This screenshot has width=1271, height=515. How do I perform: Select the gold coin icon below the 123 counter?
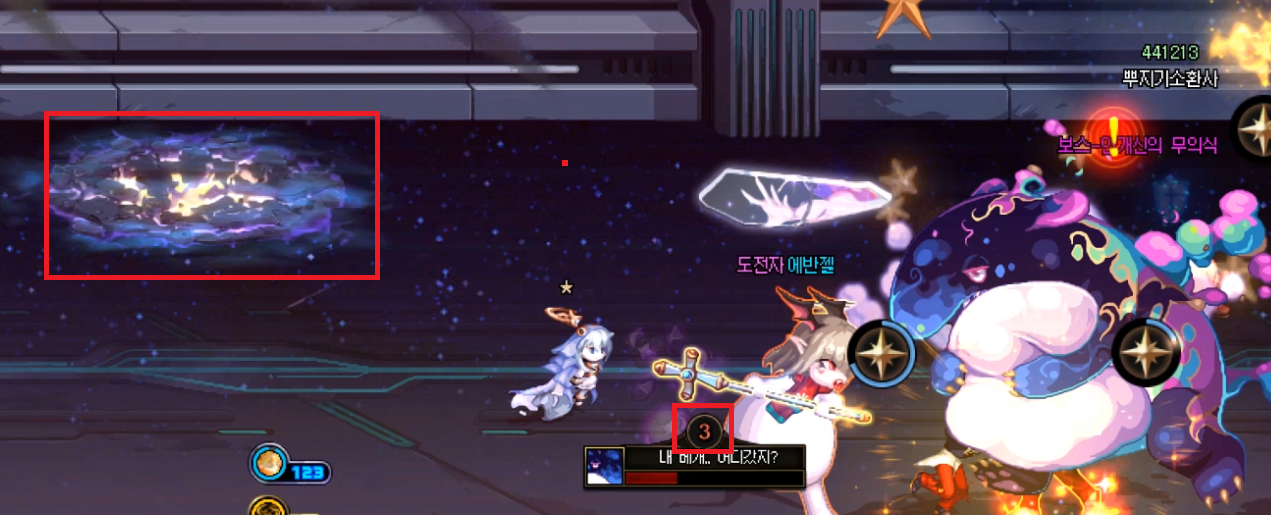(x=264, y=508)
